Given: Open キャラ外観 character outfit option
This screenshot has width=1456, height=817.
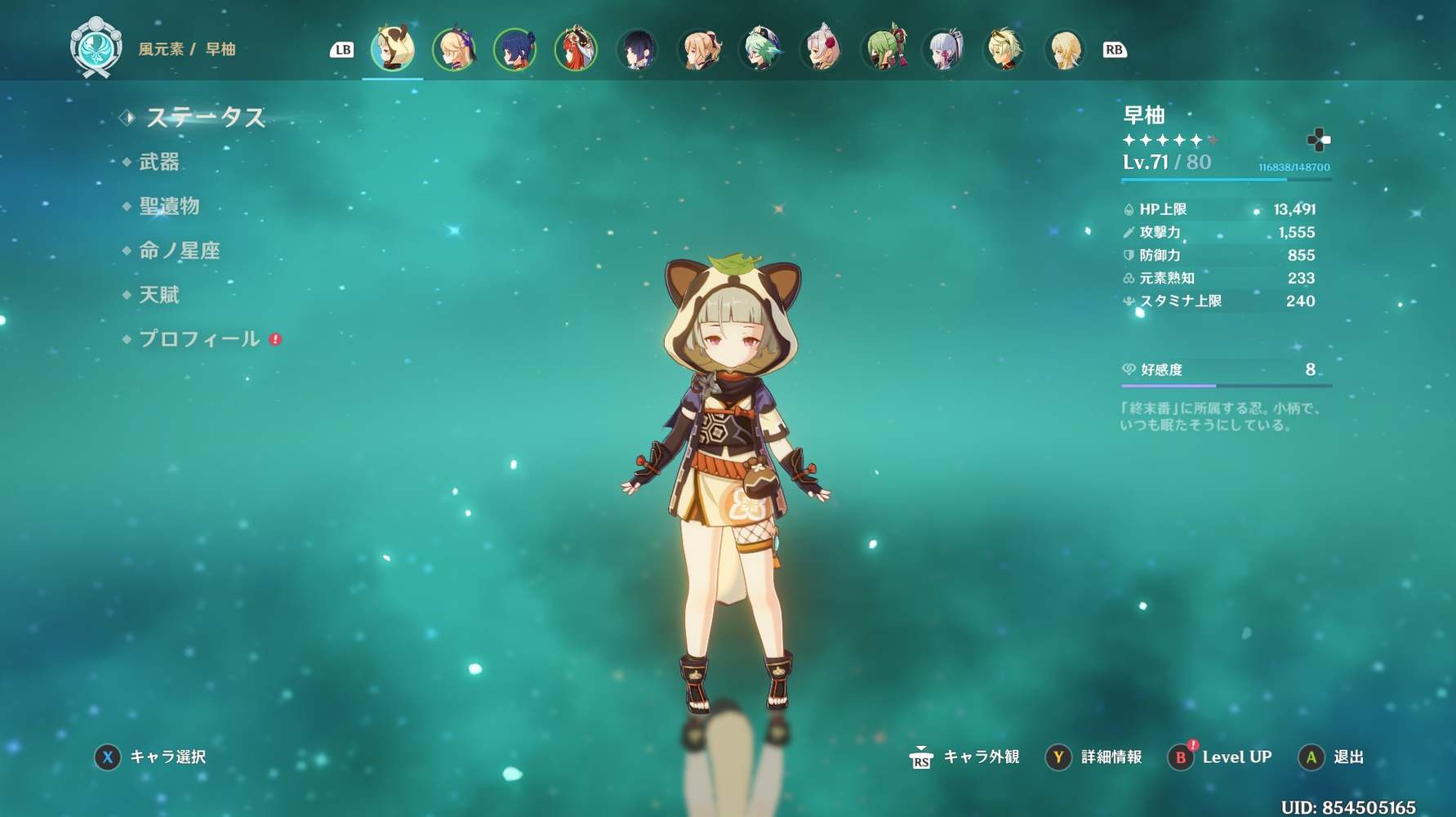Looking at the screenshot, I should tap(965, 757).
